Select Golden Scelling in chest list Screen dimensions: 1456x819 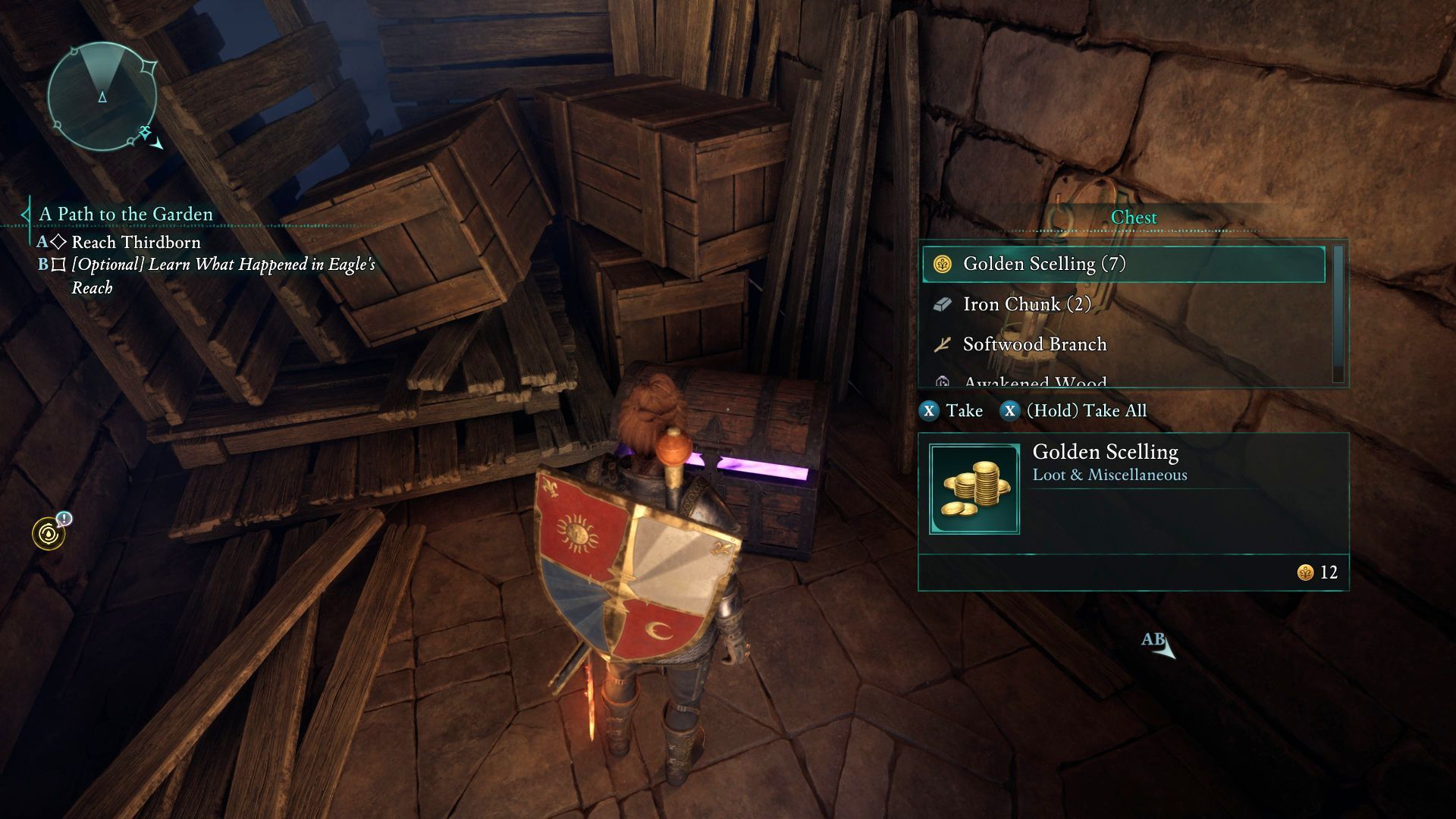click(1122, 264)
